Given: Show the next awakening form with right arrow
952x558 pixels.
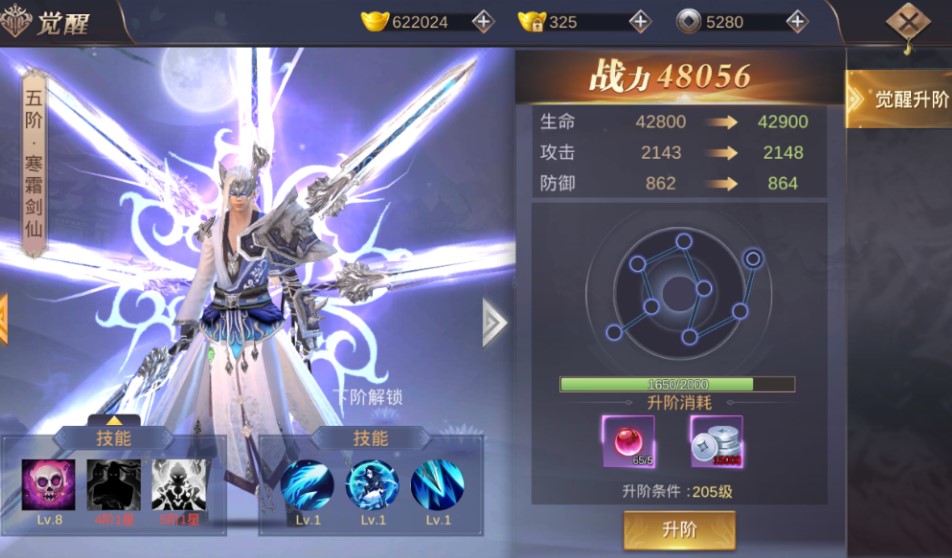Looking at the screenshot, I should (494, 322).
